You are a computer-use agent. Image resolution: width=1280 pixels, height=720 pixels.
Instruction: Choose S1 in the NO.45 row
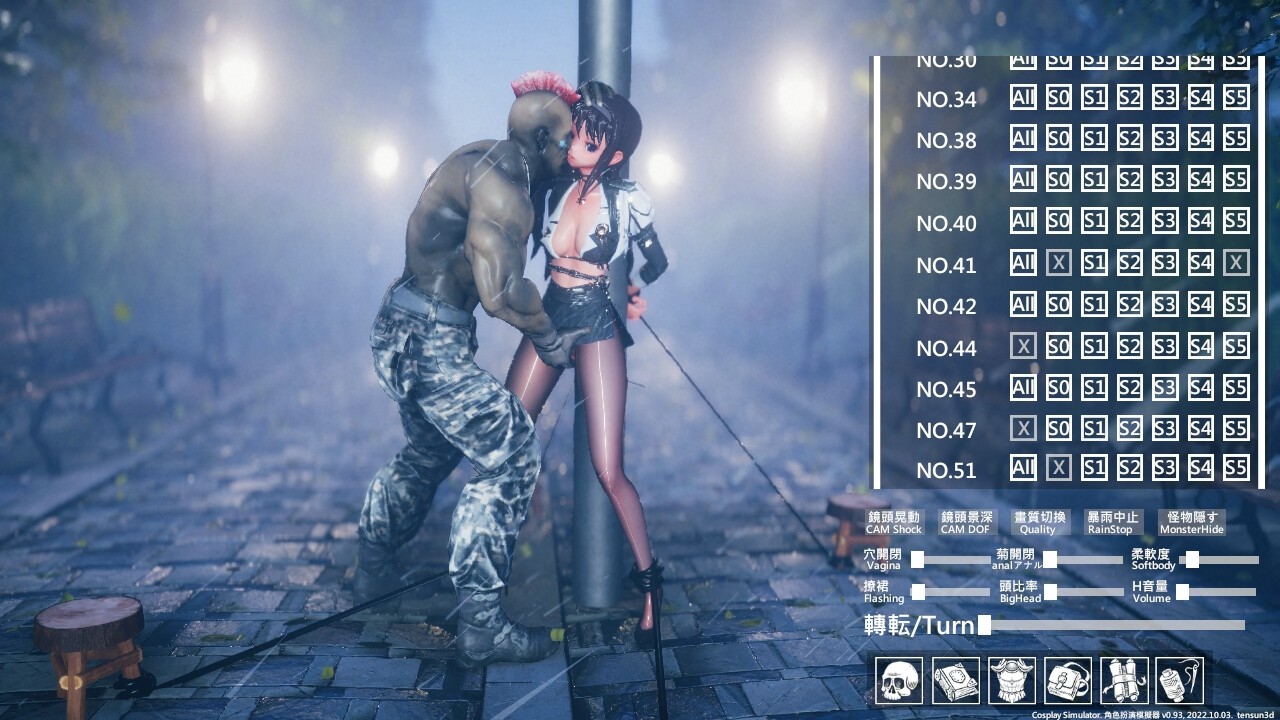pos(1094,387)
